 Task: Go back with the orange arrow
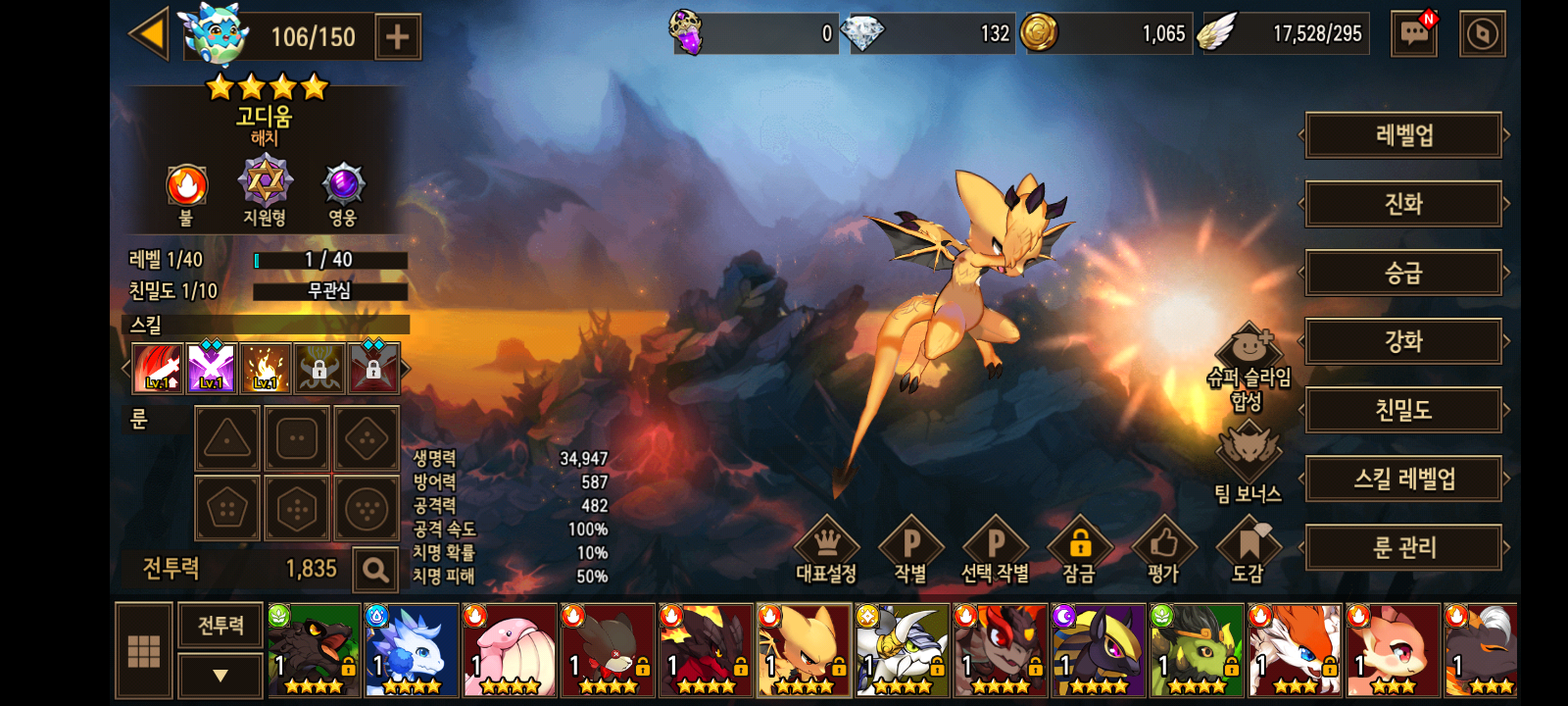point(150,34)
